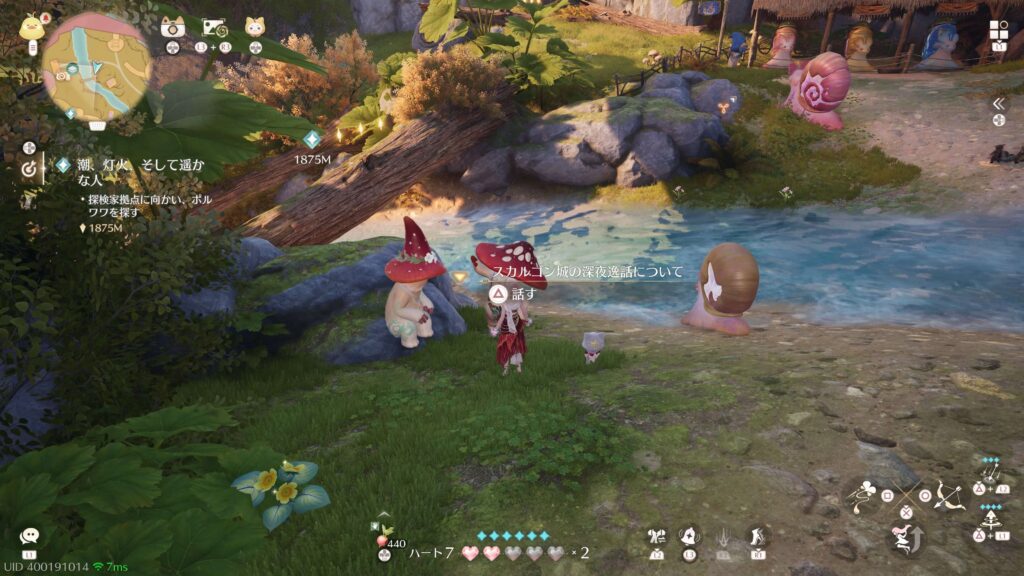Open the circular minimap

pos(97,66)
